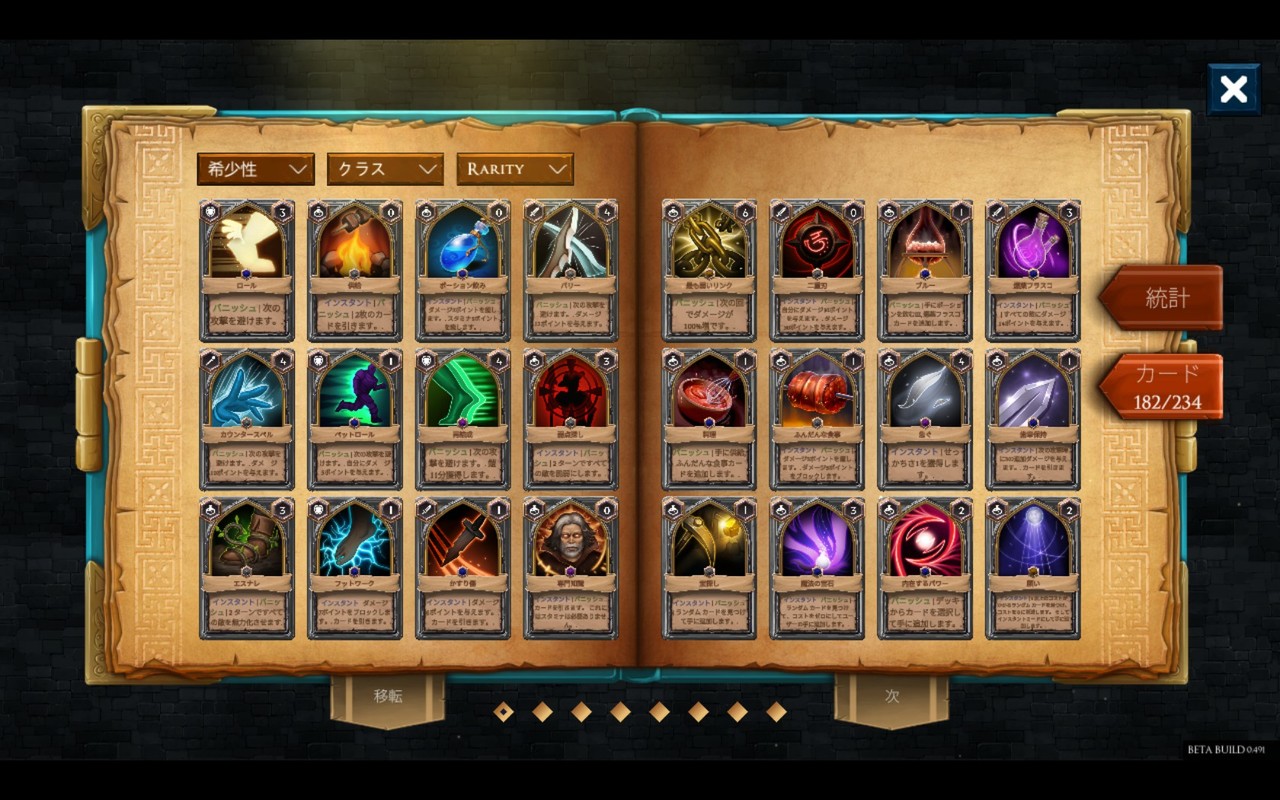Select the golden chain link card
The width and height of the screenshot is (1280, 800).
(709, 271)
